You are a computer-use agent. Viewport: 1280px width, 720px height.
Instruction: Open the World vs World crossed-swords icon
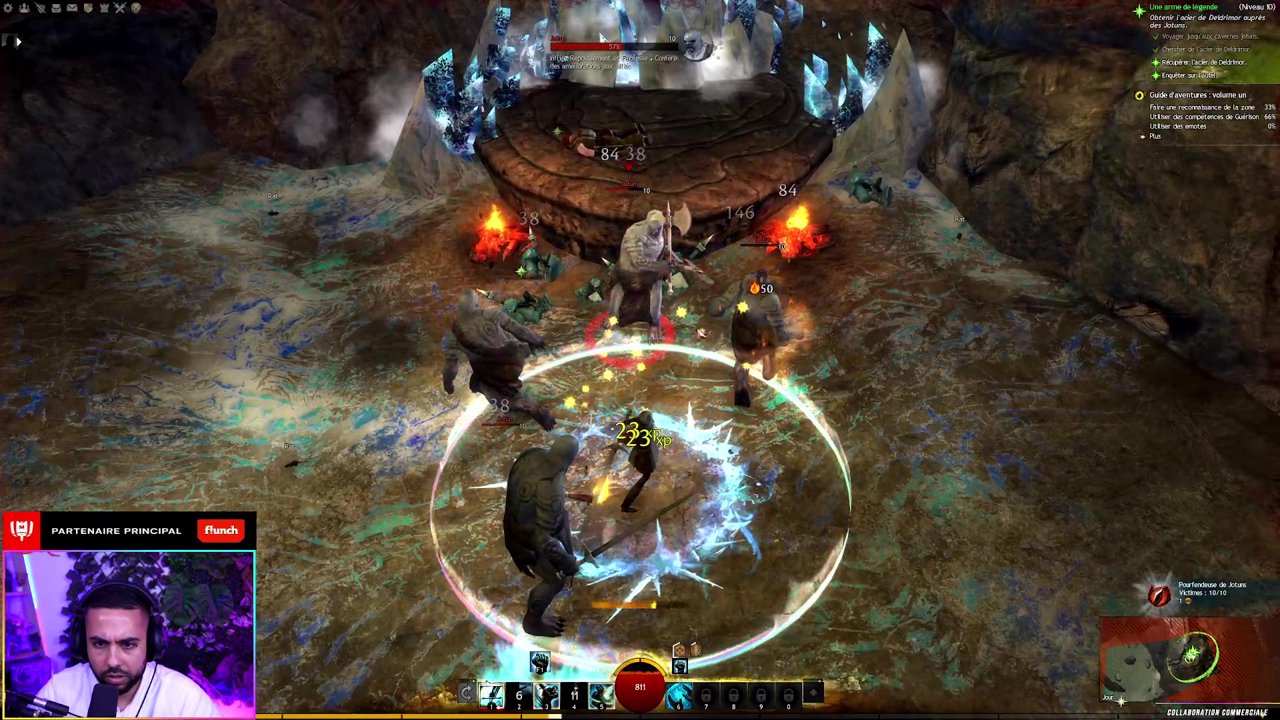pos(119,8)
